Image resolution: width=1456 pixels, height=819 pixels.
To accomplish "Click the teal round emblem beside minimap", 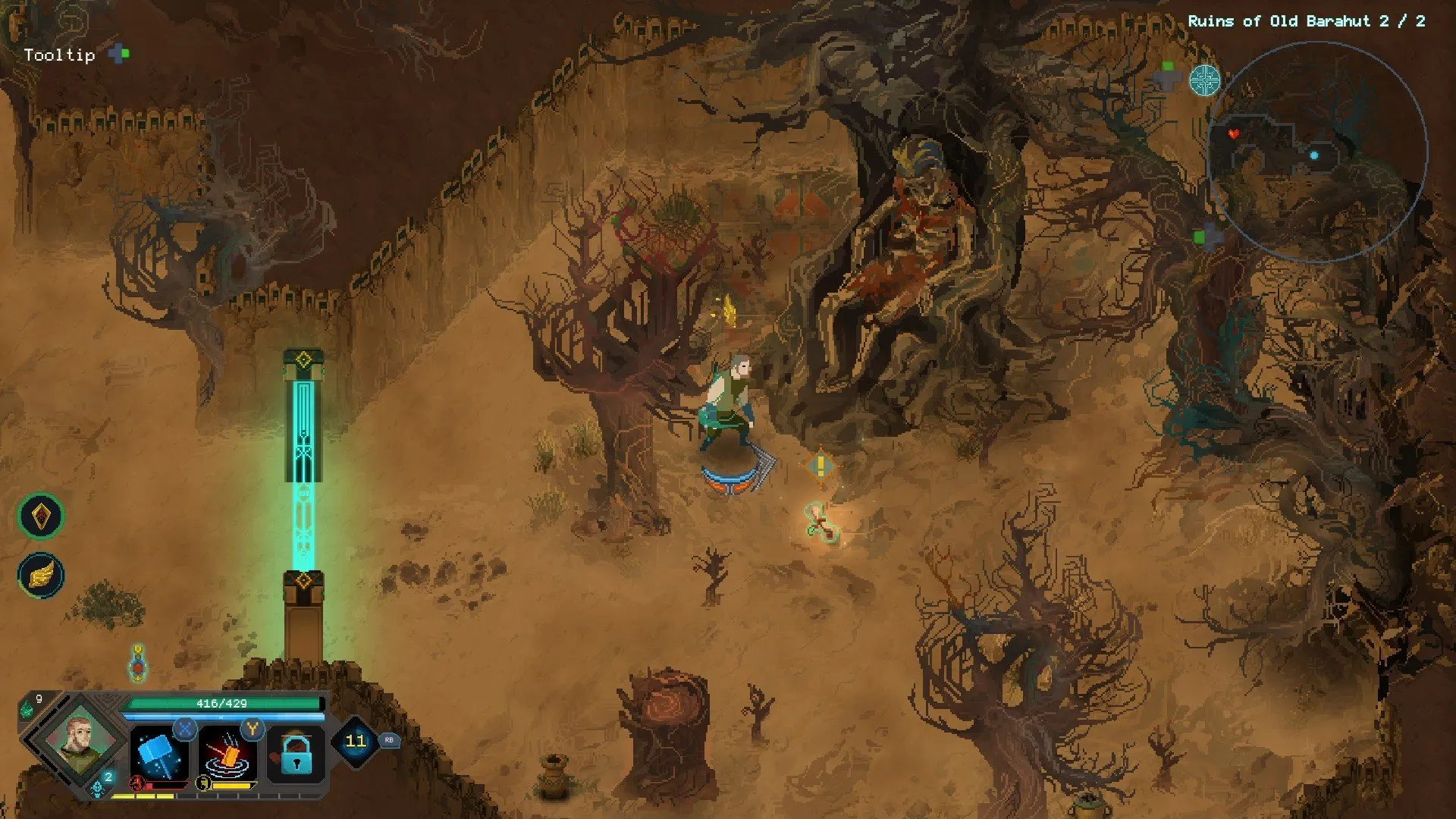I will [x=1204, y=80].
